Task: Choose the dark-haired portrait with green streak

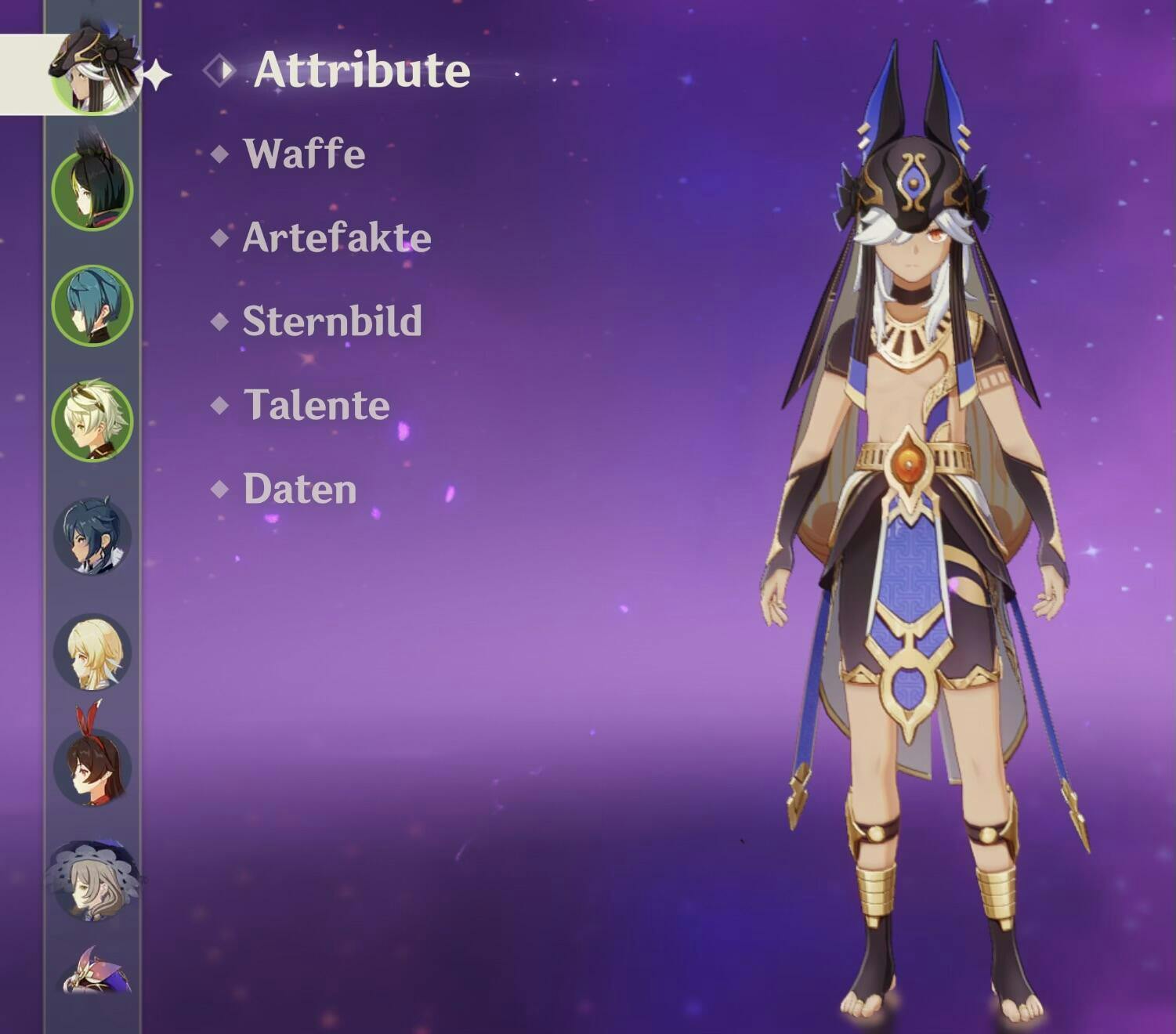Action: pos(92,190)
